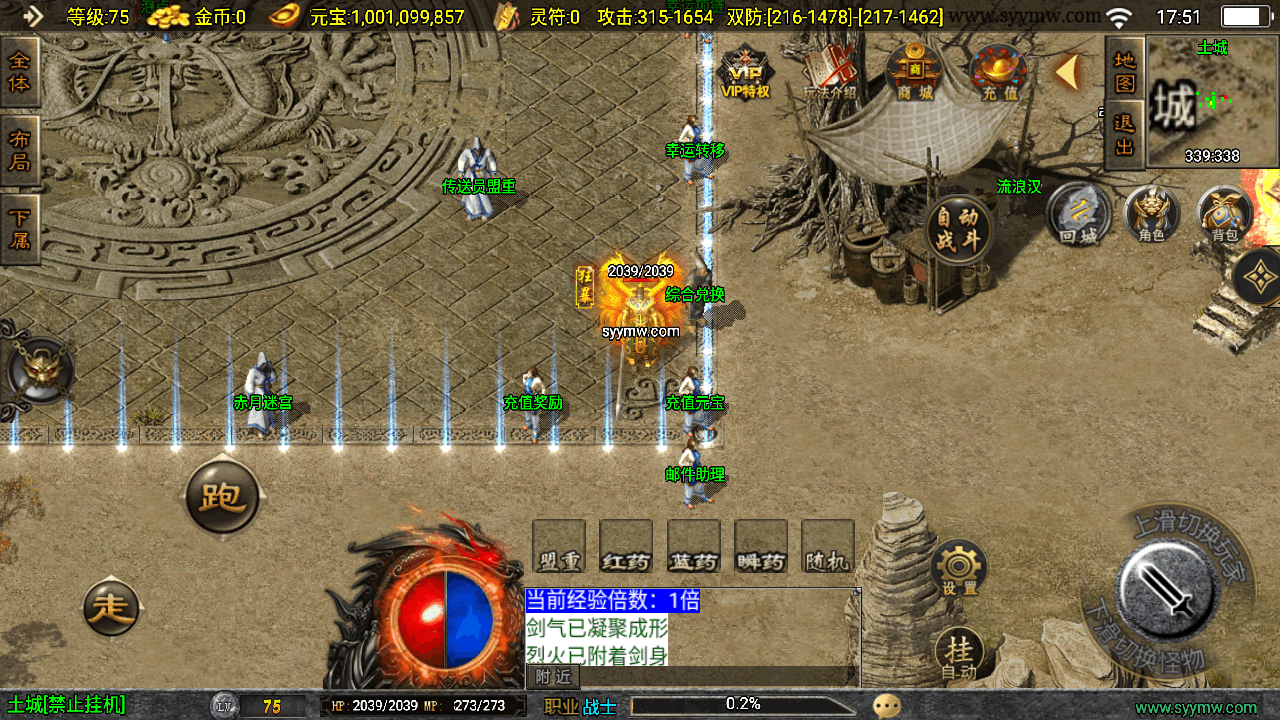Open the 背包 backpack

pyautogui.click(x=1225, y=214)
